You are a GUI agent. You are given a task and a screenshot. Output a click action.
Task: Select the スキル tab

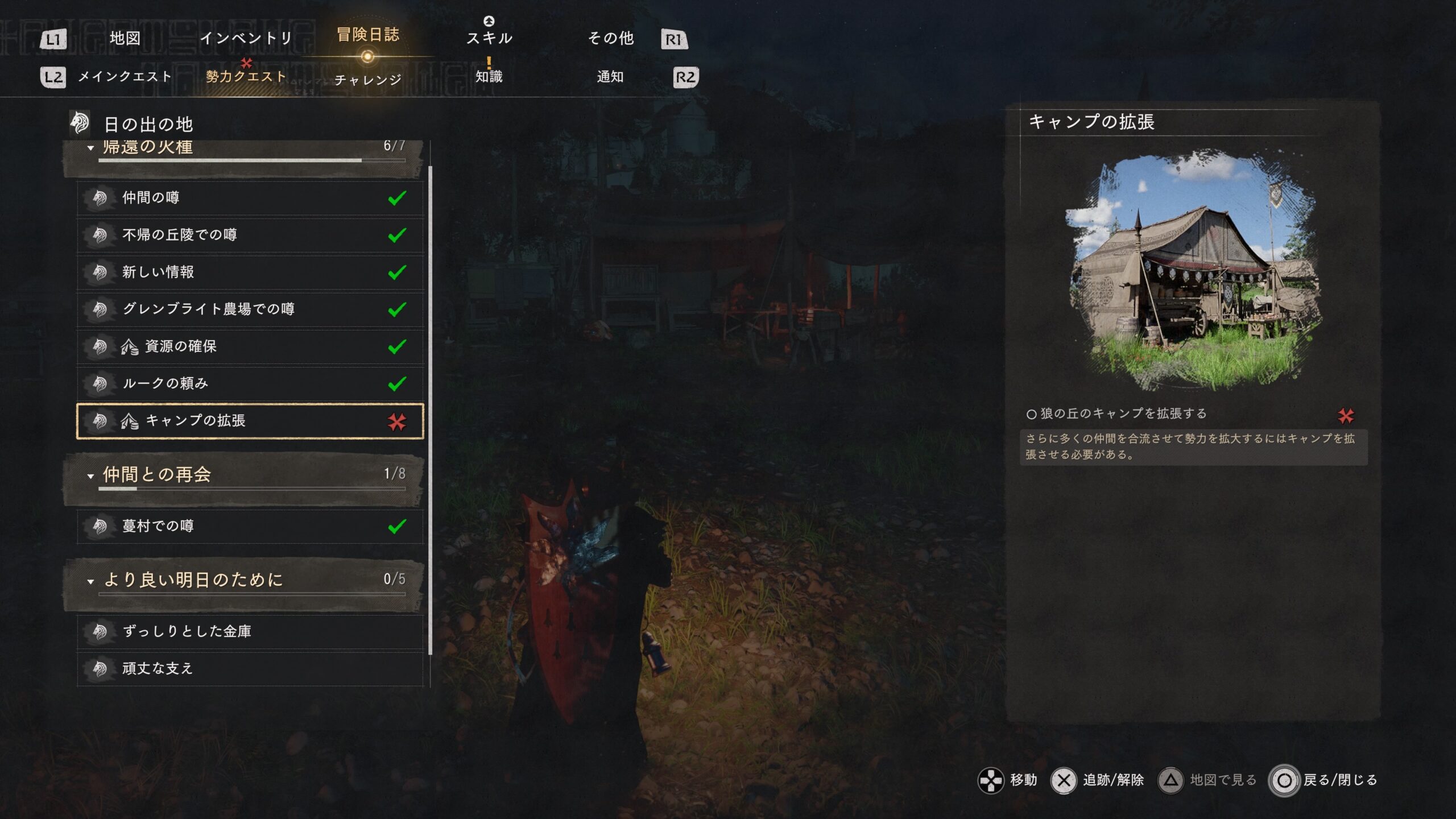pyautogui.click(x=489, y=38)
